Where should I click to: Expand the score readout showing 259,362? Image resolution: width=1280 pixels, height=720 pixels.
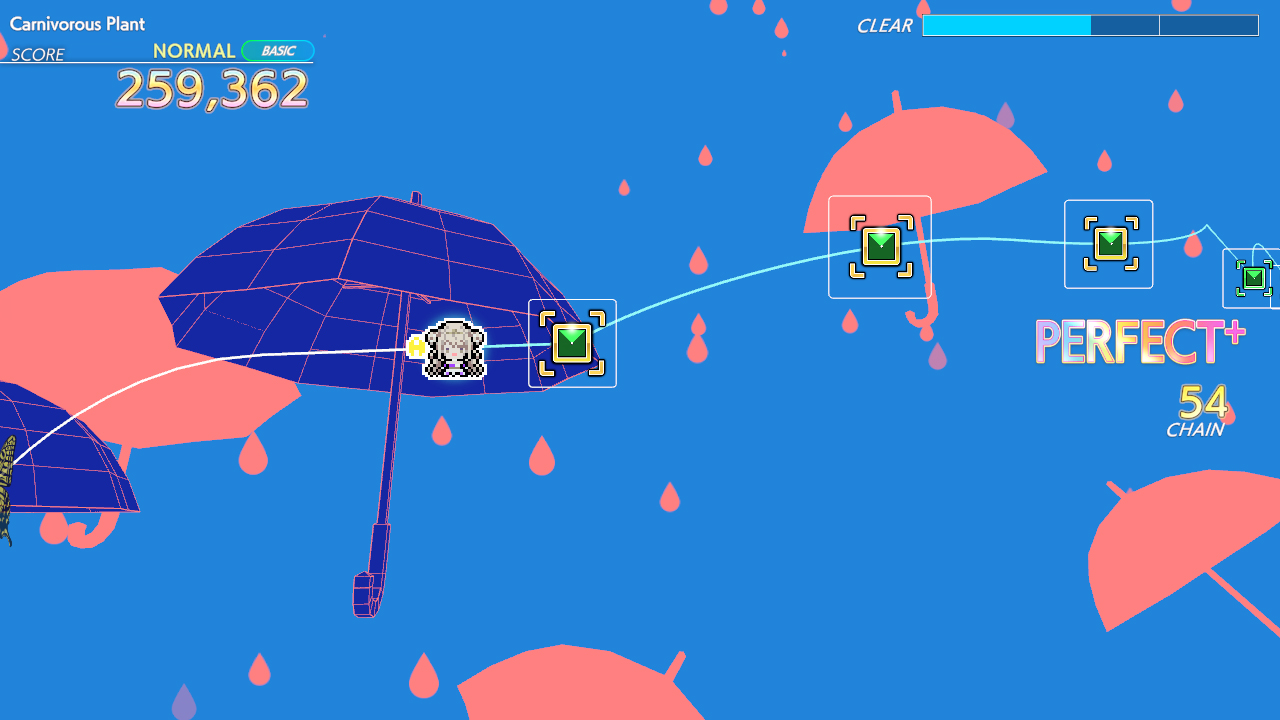point(211,90)
